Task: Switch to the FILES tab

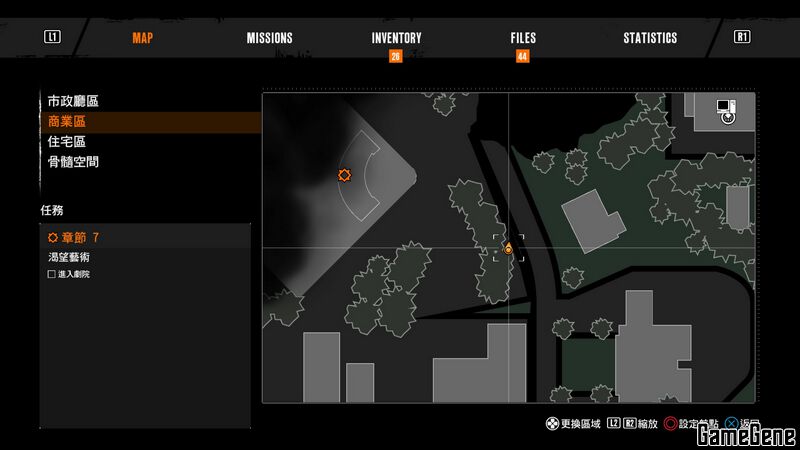Action: point(523,38)
